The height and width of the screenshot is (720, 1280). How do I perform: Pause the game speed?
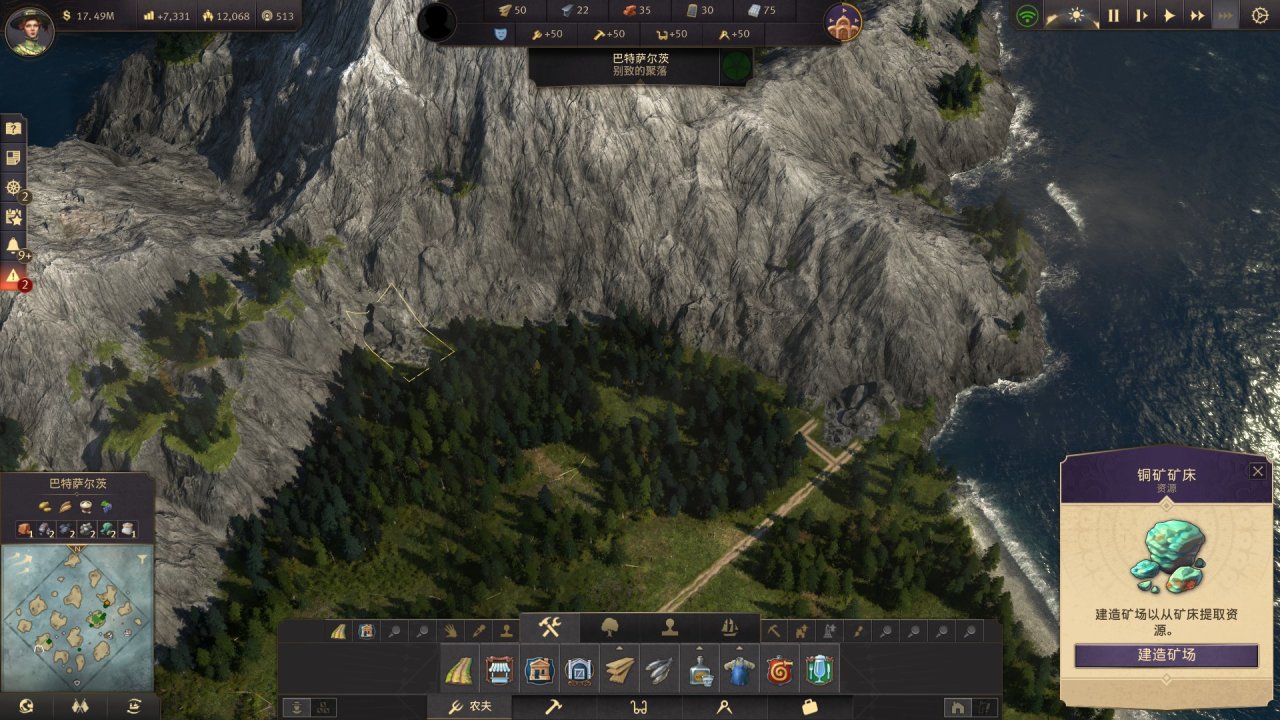pyautogui.click(x=1113, y=15)
